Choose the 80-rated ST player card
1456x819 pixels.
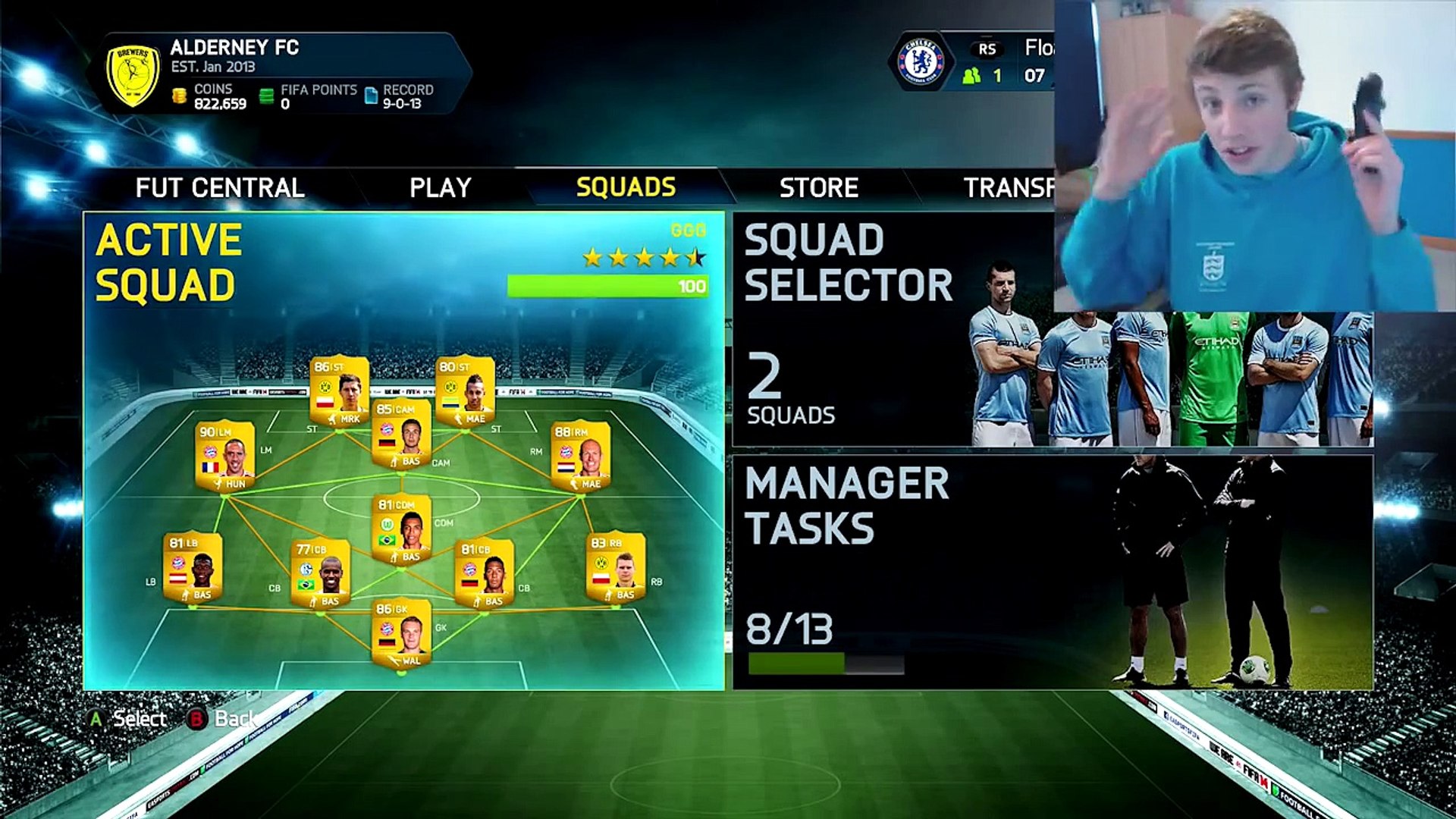tap(465, 392)
